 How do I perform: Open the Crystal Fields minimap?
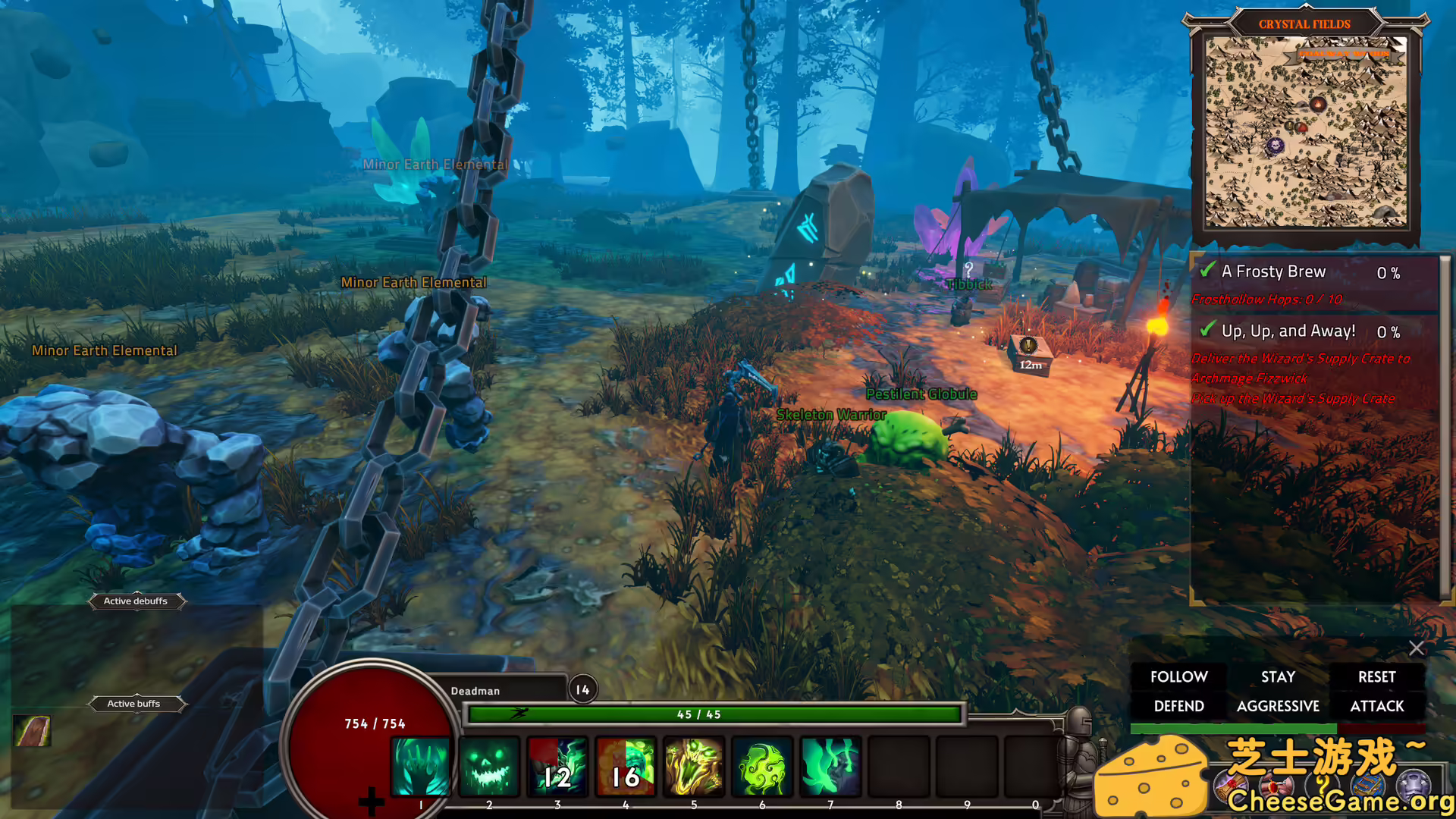click(1305, 133)
